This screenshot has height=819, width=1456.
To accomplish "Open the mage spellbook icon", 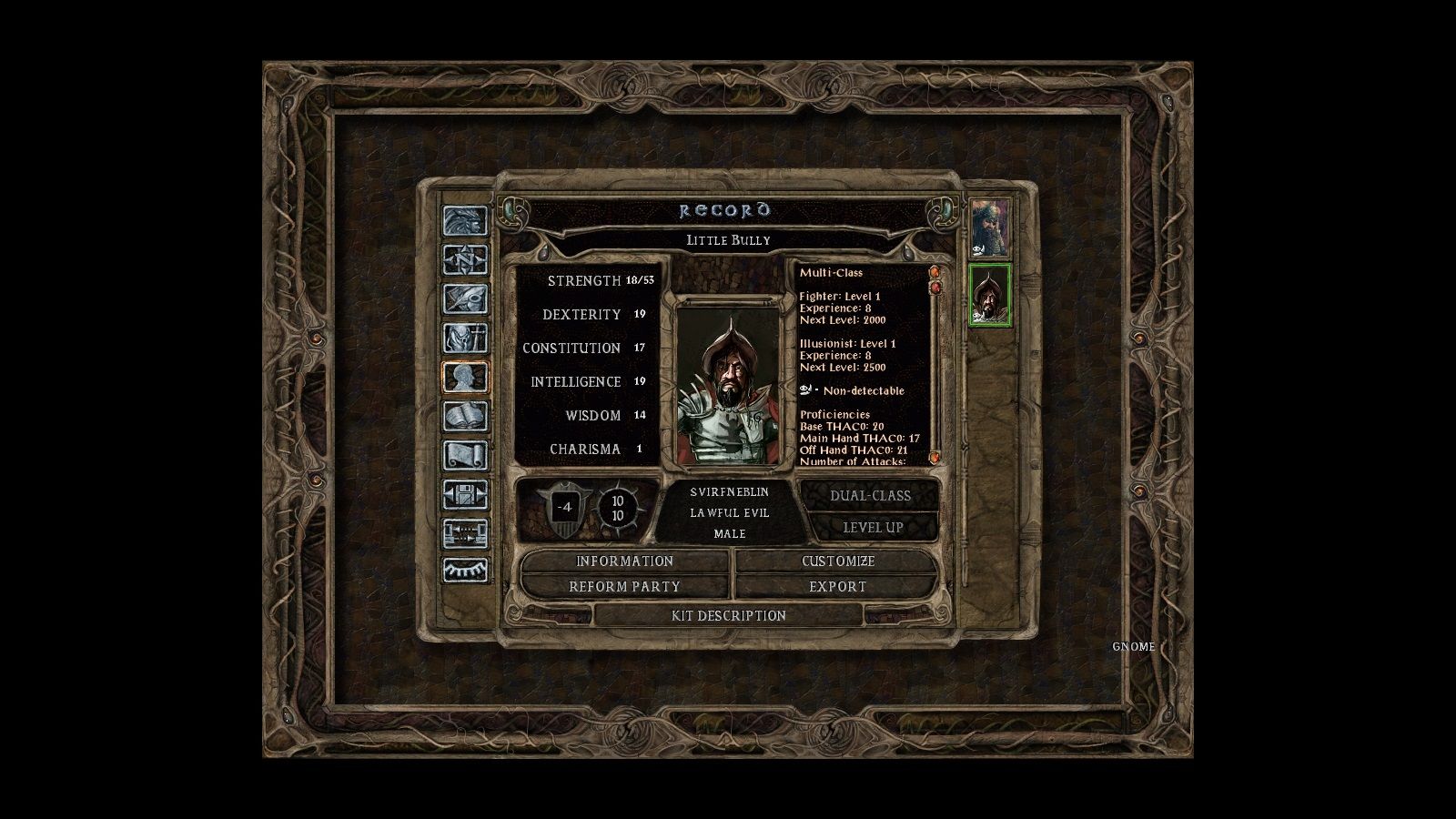I will click(x=465, y=417).
